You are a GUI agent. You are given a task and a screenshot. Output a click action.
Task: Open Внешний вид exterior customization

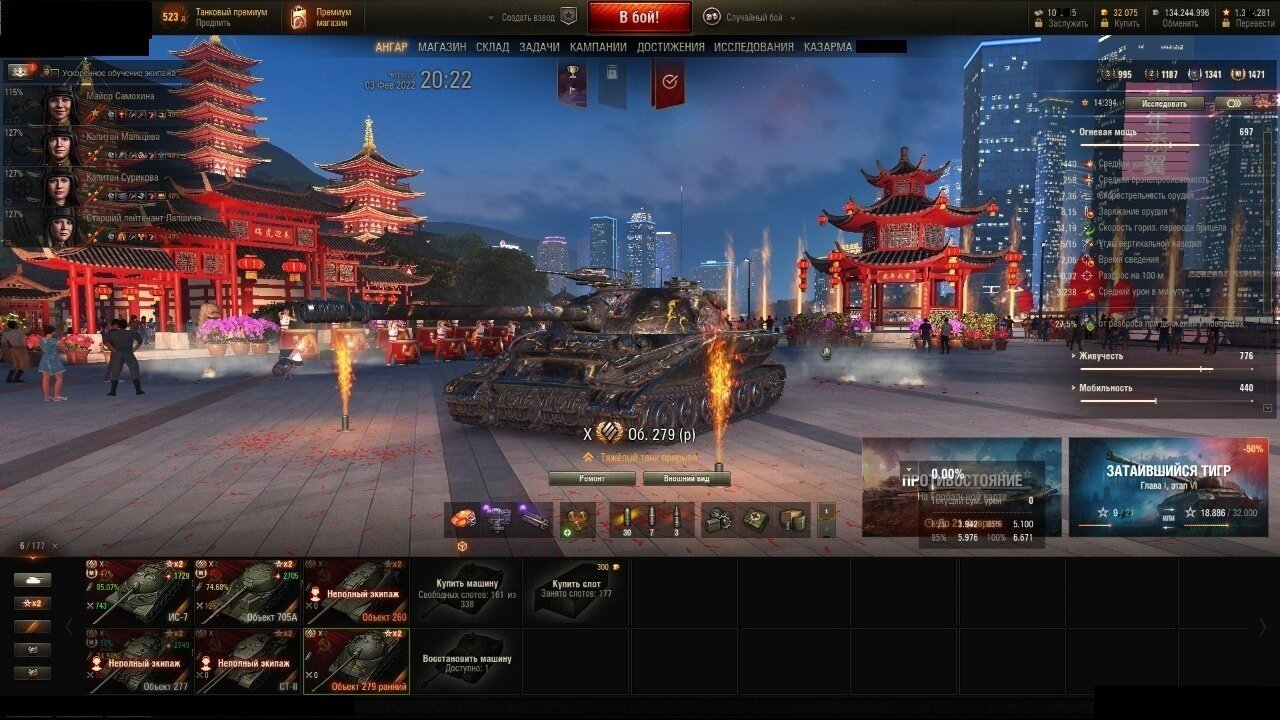686,479
